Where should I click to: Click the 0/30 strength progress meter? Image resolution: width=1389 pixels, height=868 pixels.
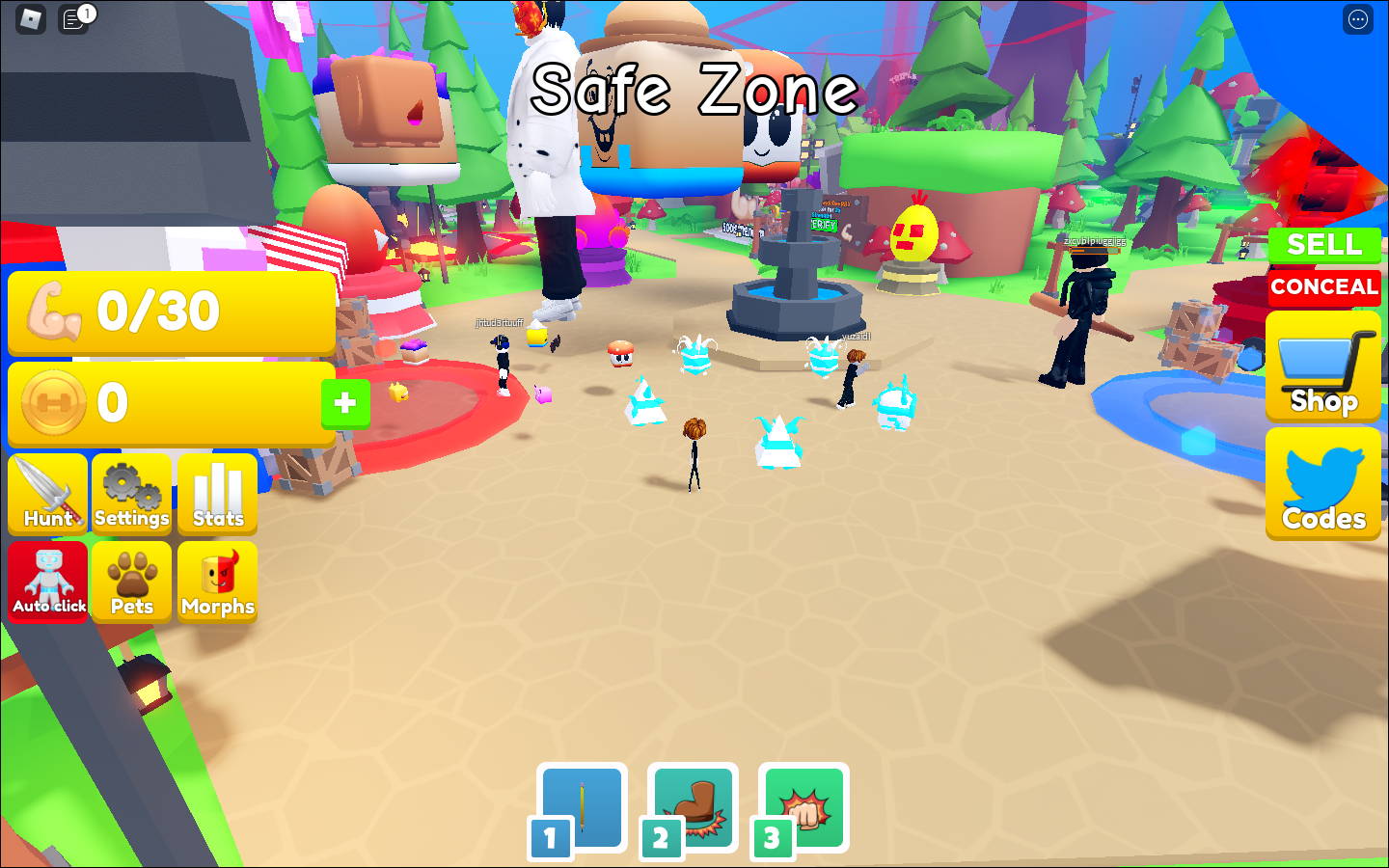170,311
